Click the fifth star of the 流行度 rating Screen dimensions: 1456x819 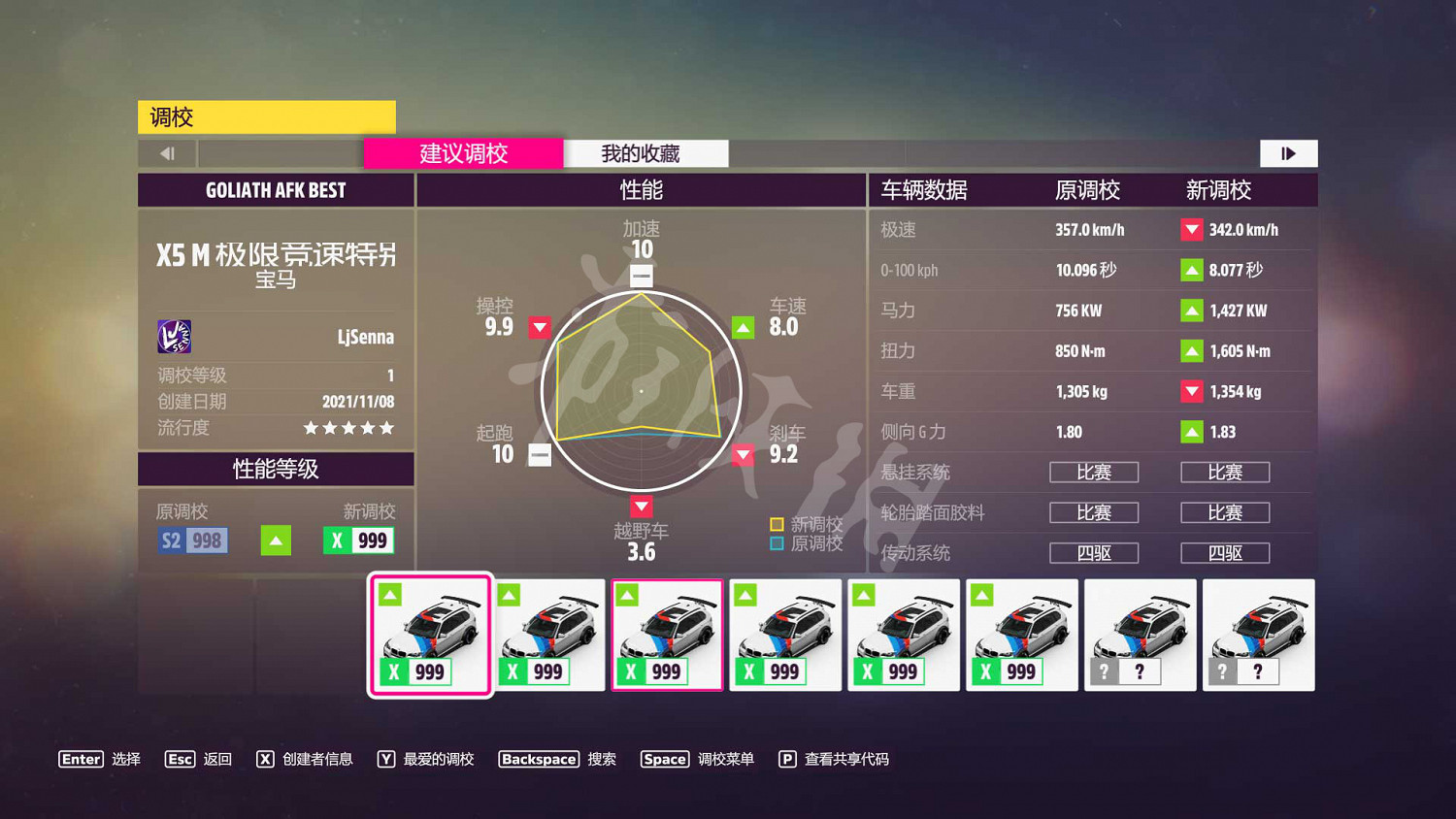pos(387,427)
